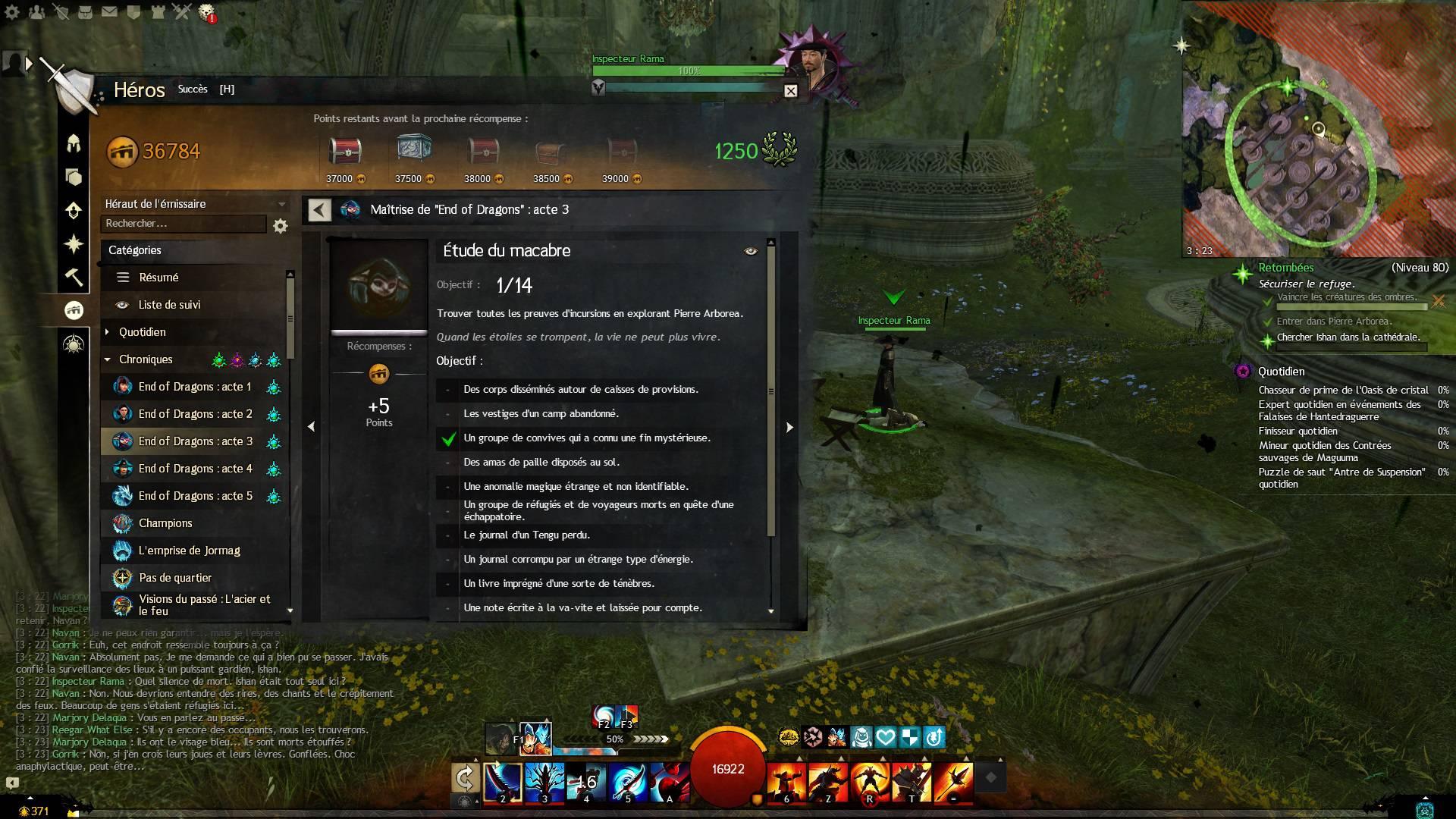This screenshot has height=819, width=1456.
Task: Go back from the act 3 mastery view
Action: (x=319, y=210)
